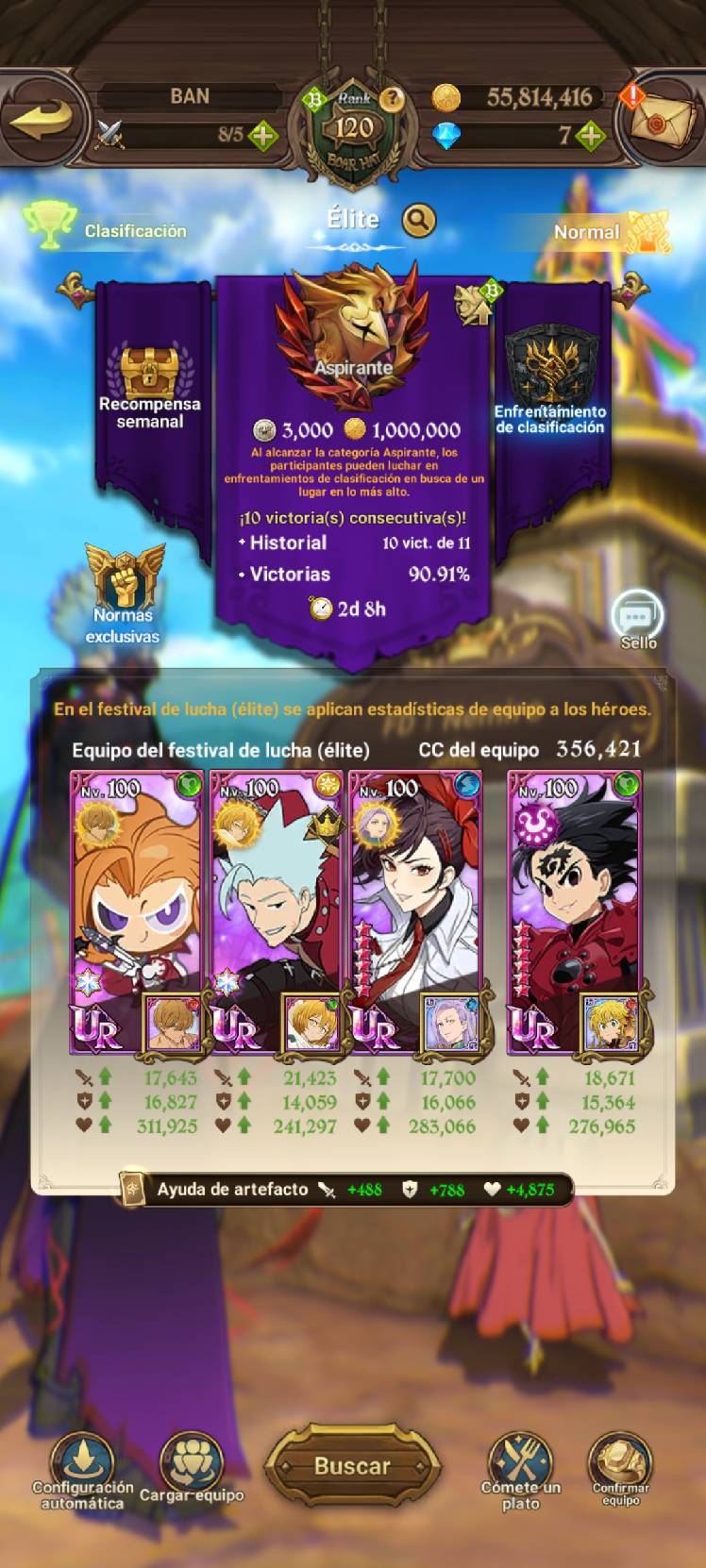View Normas exclusivas rules
This screenshot has height=1568, width=706.
click(124, 594)
